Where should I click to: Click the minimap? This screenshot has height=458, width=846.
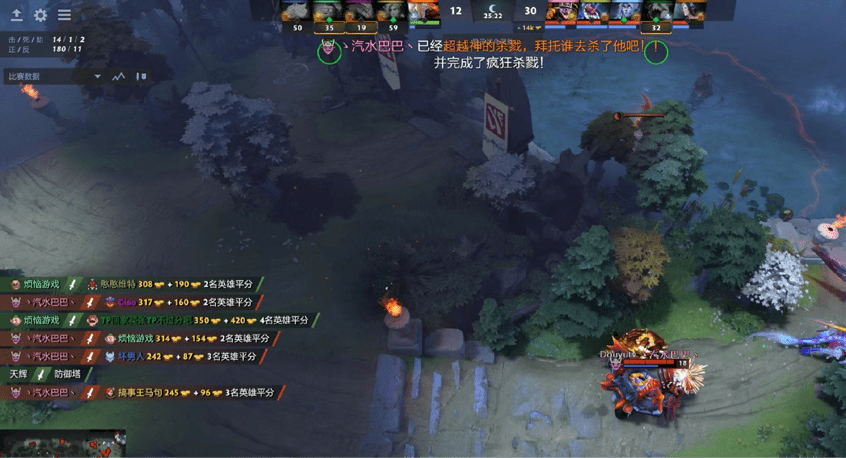coord(63,444)
